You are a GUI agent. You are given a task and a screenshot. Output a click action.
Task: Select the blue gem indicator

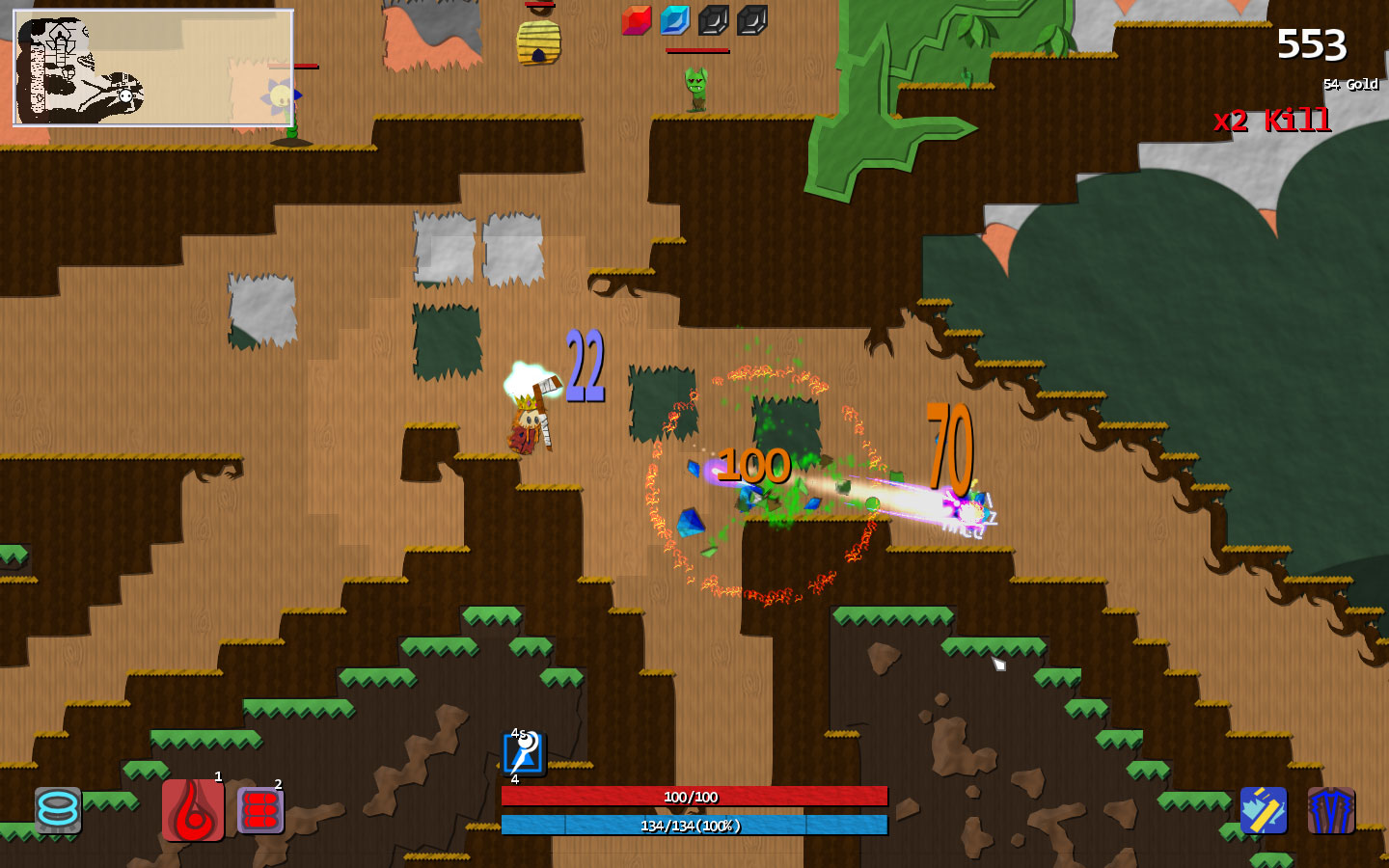[x=675, y=19]
